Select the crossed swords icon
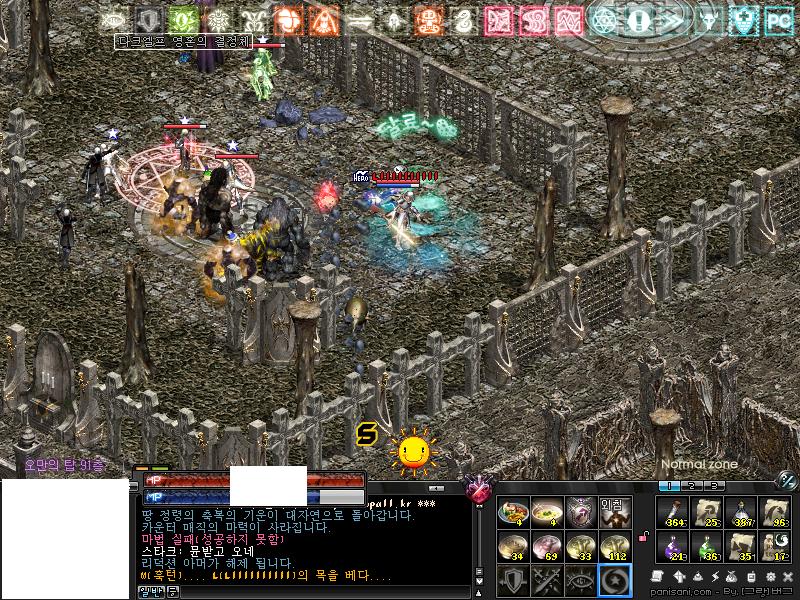Viewport: 800px width, 600px height. click(x=546, y=580)
